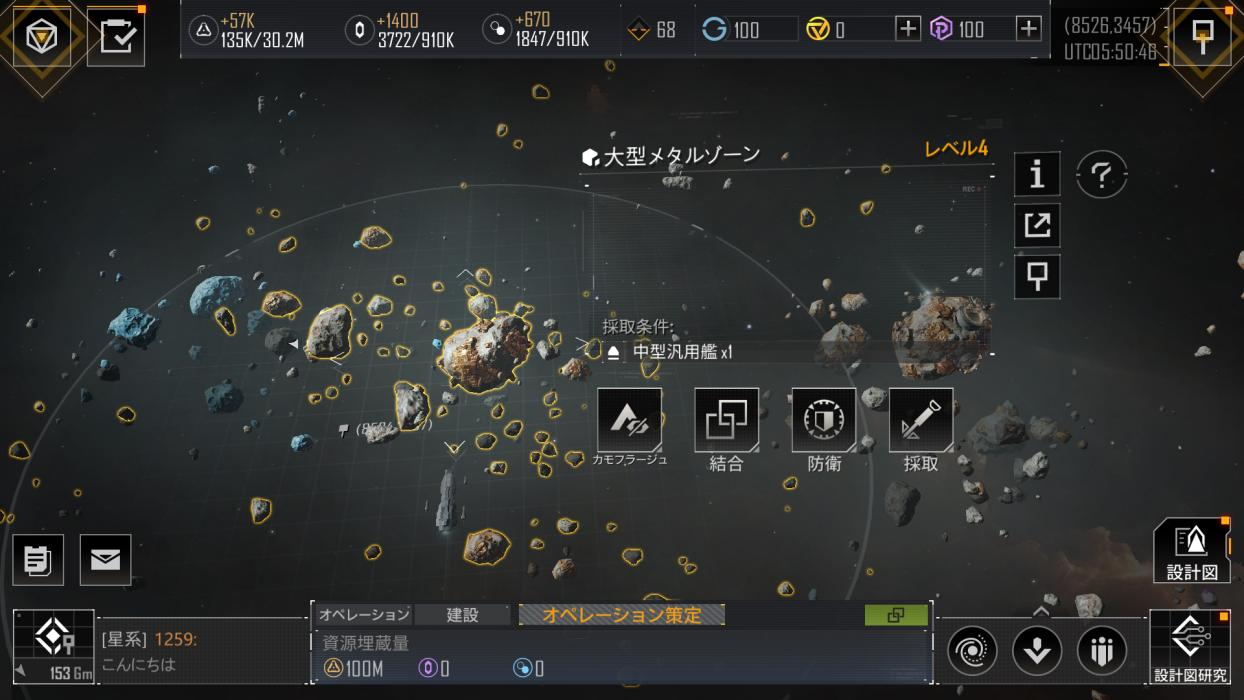Viewport: 1244px width, 700px height.
Task: Open the 設計図 blueprints menu
Action: (1191, 551)
